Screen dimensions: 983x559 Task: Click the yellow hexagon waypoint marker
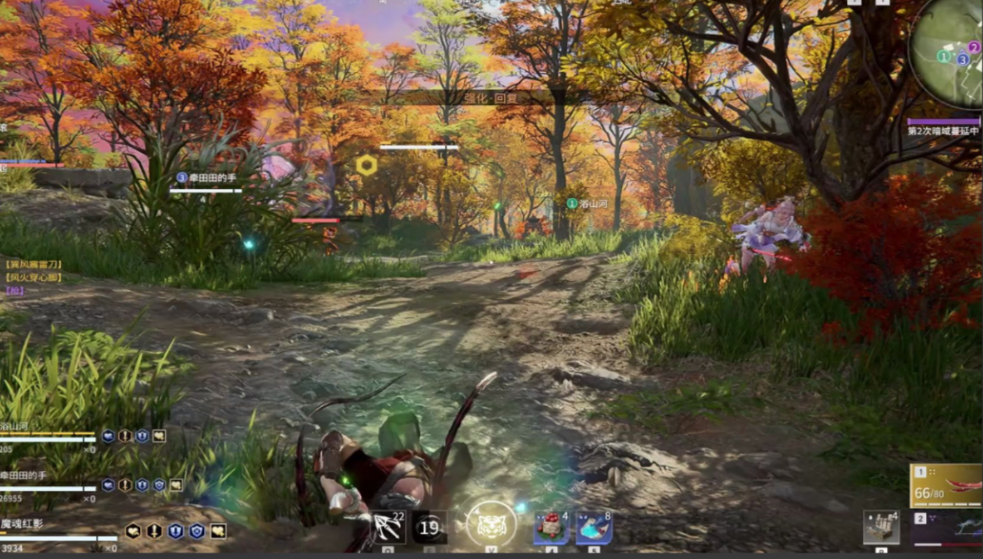click(367, 166)
